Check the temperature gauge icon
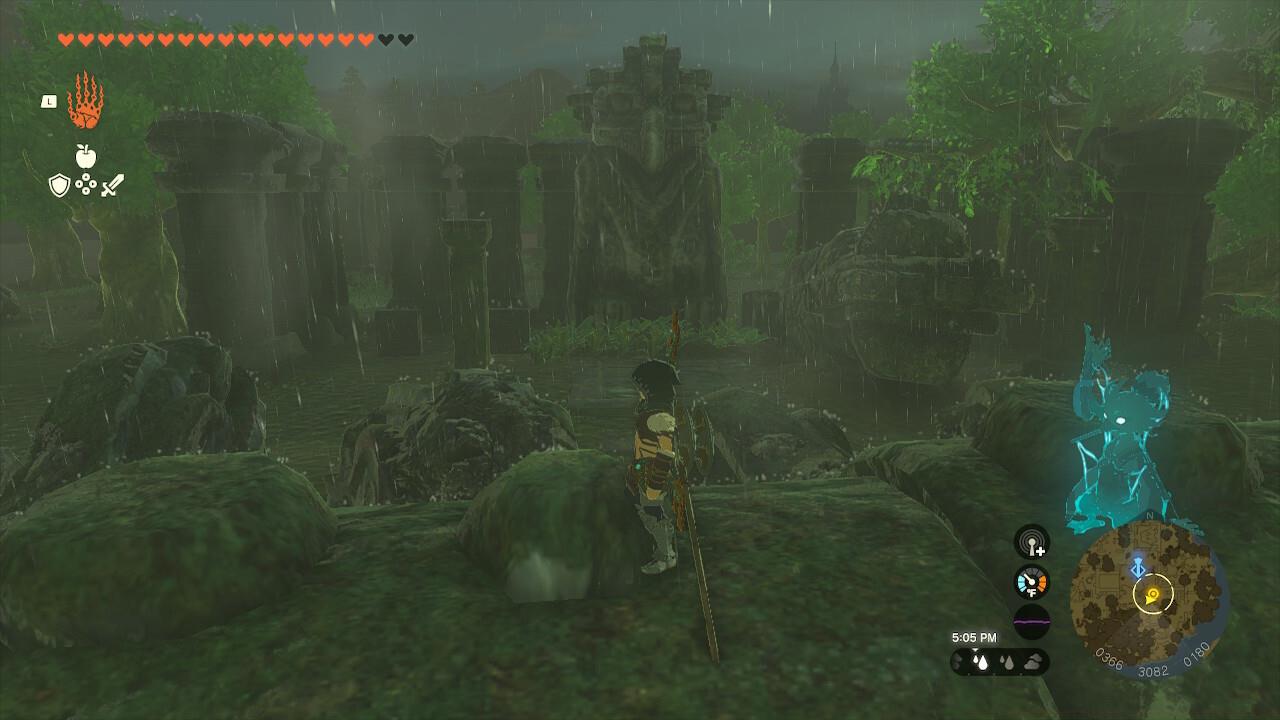Image resolution: width=1280 pixels, height=720 pixels. coord(1032,582)
